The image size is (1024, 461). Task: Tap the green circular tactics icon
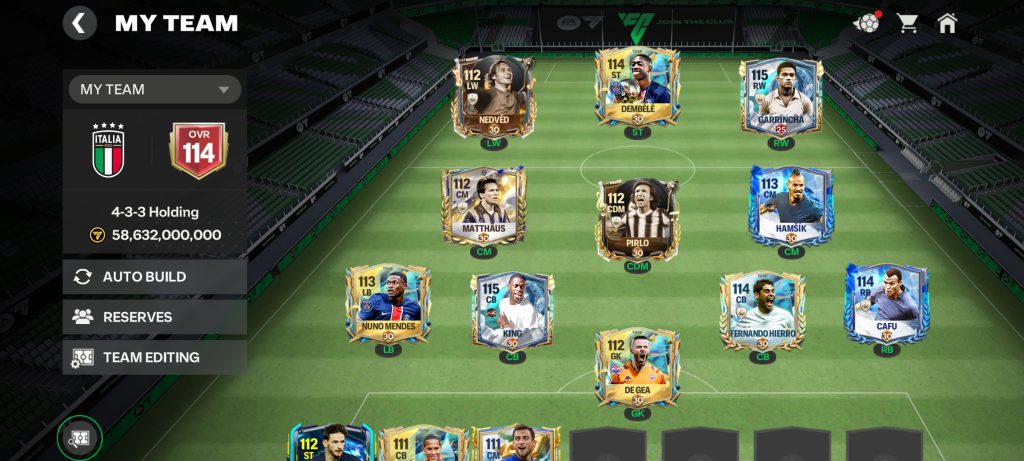[x=79, y=438]
